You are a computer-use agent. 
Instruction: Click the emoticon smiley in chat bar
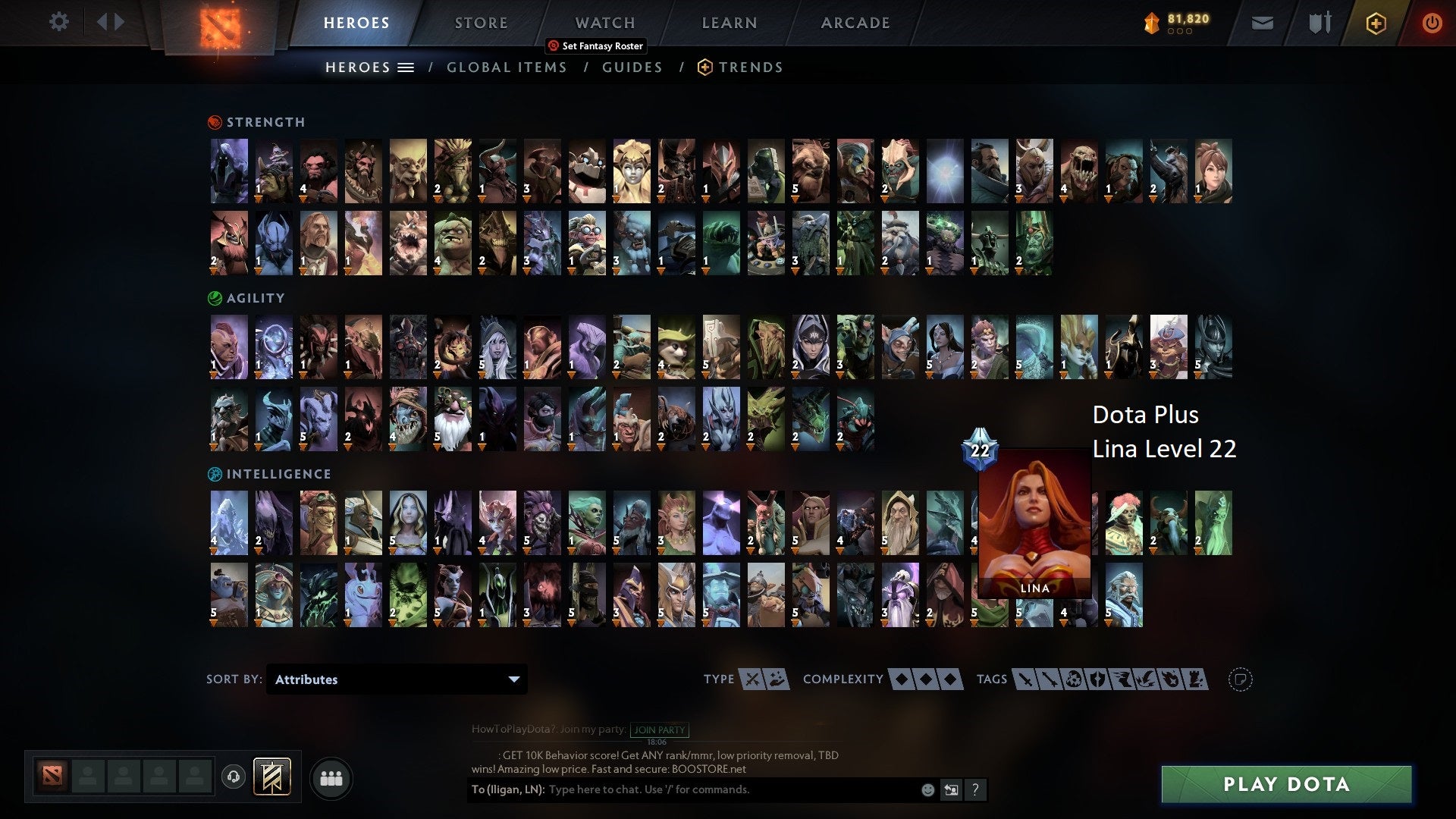[x=927, y=789]
